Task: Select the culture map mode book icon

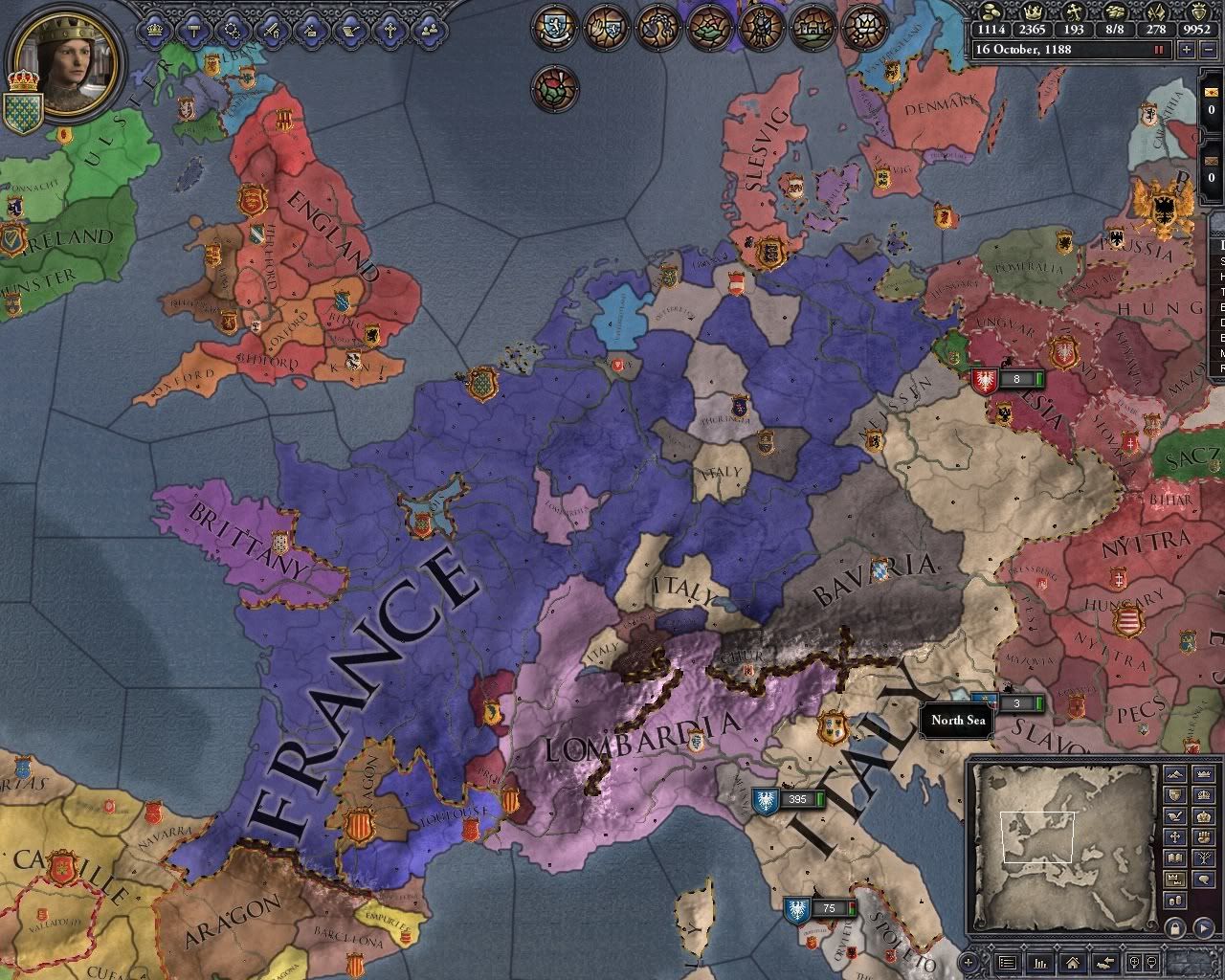Action: point(1175,857)
